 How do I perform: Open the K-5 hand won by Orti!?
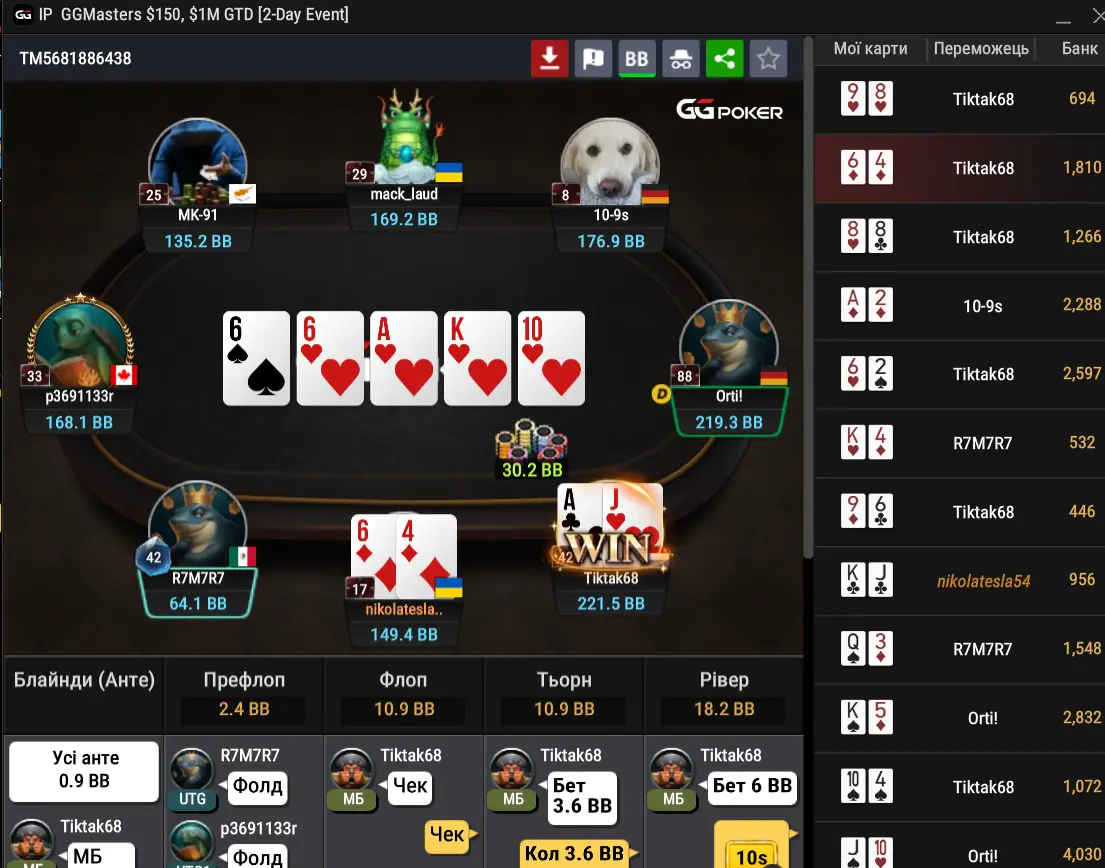960,718
